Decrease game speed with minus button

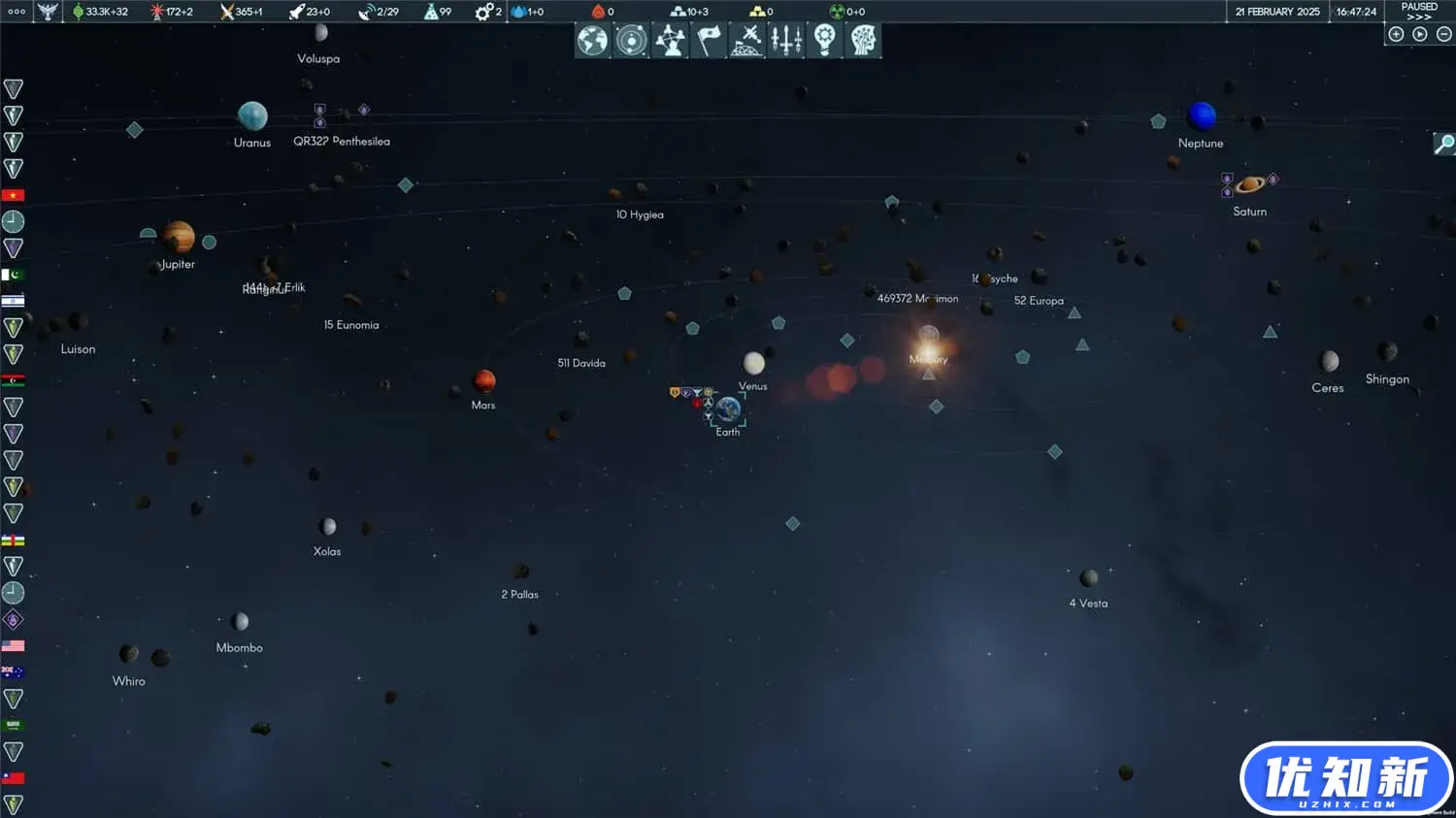coord(1443,34)
